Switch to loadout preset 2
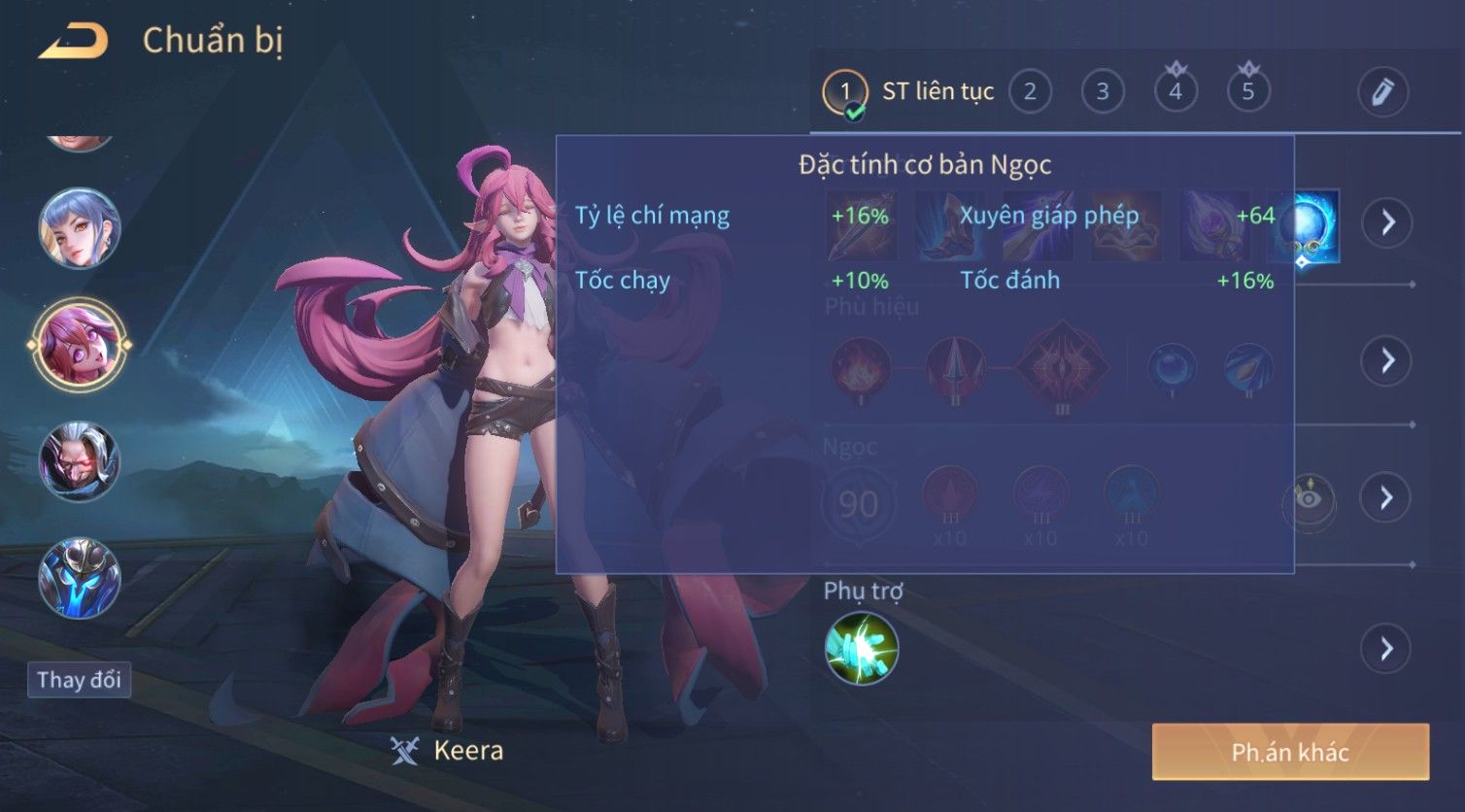Screen dimensions: 1465x812 (x=1030, y=92)
